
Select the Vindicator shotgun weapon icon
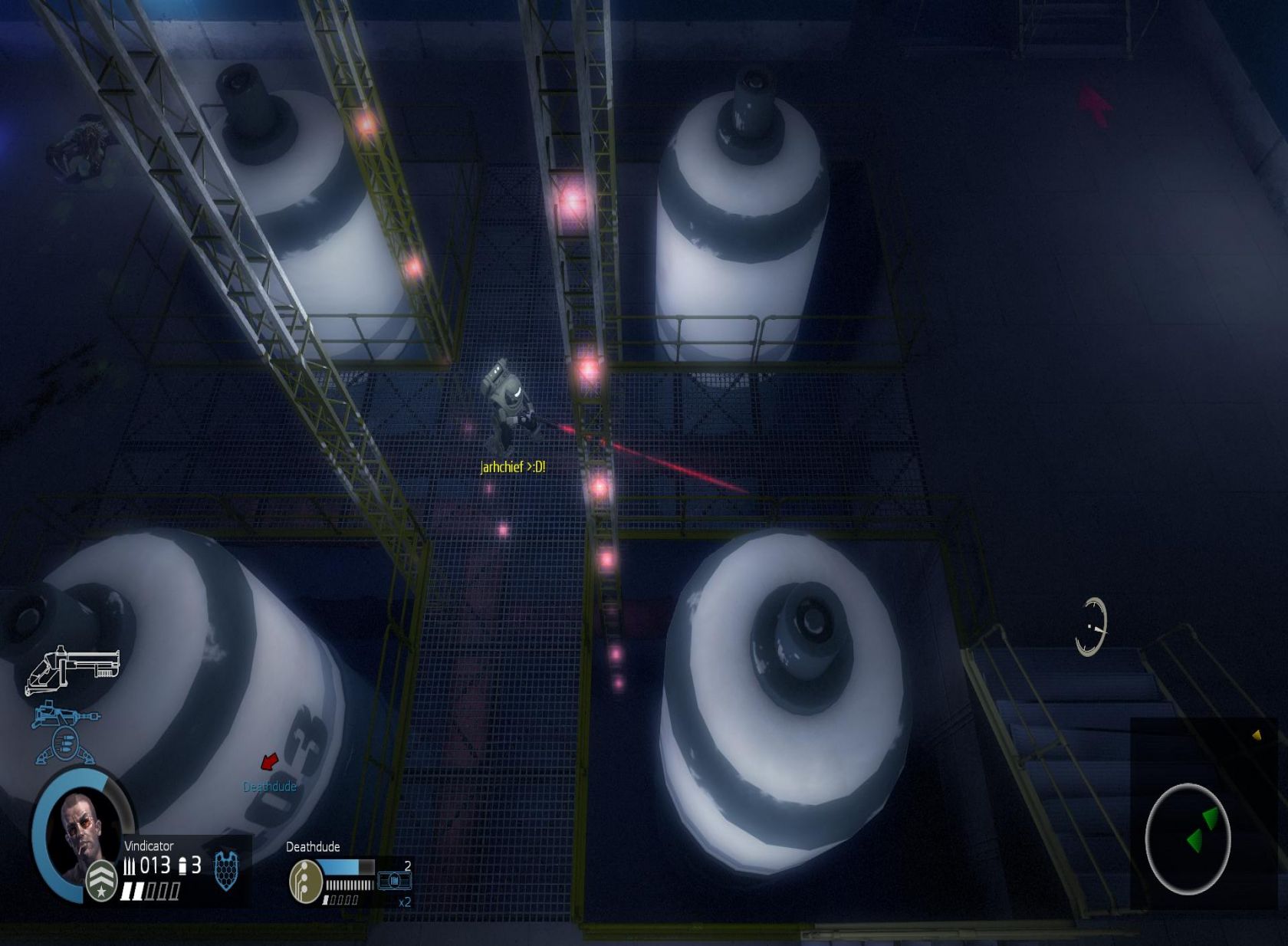tap(73, 669)
